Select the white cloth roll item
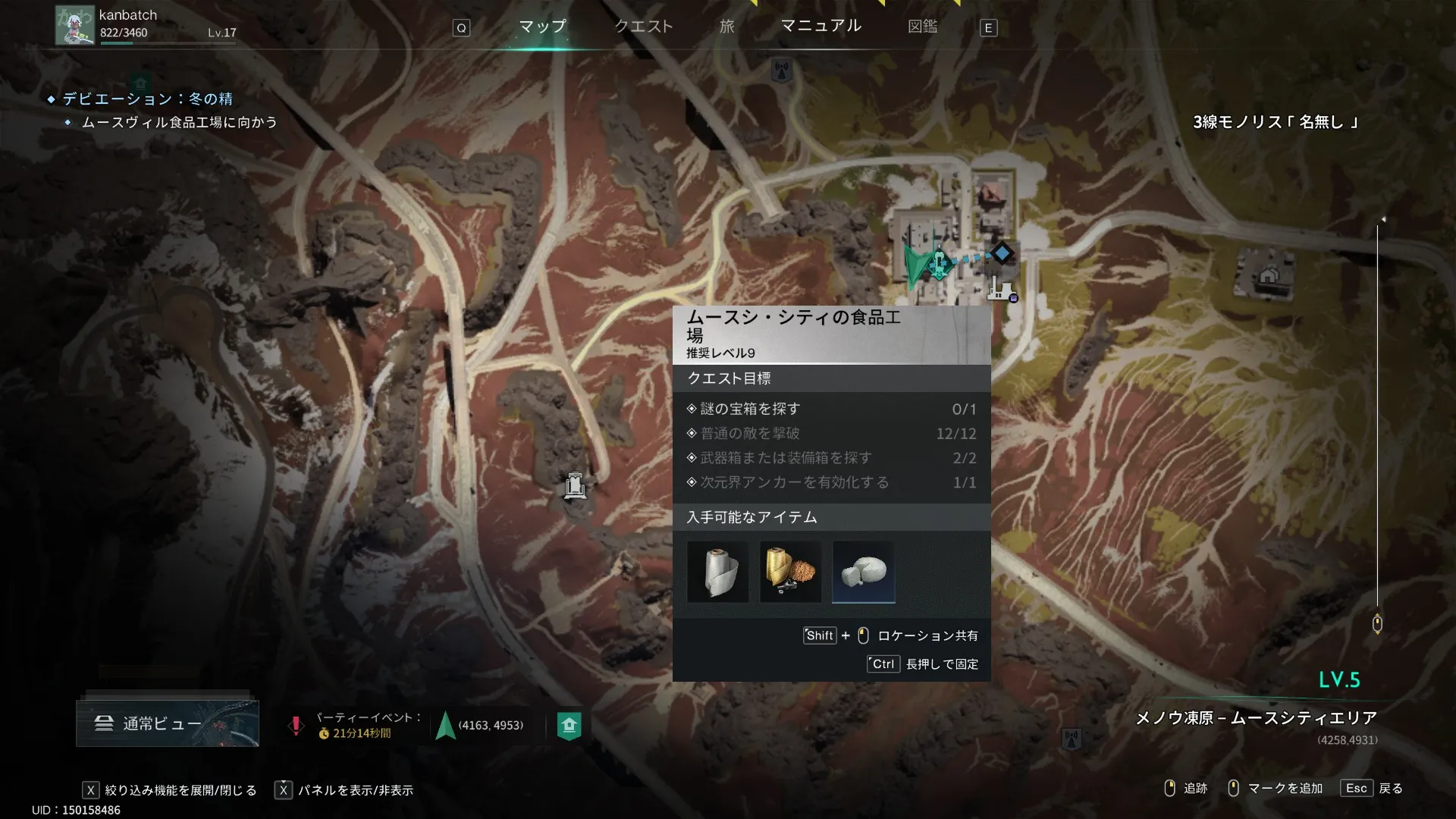Image resolution: width=1456 pixels, height=819 pixels. (717, 572)
